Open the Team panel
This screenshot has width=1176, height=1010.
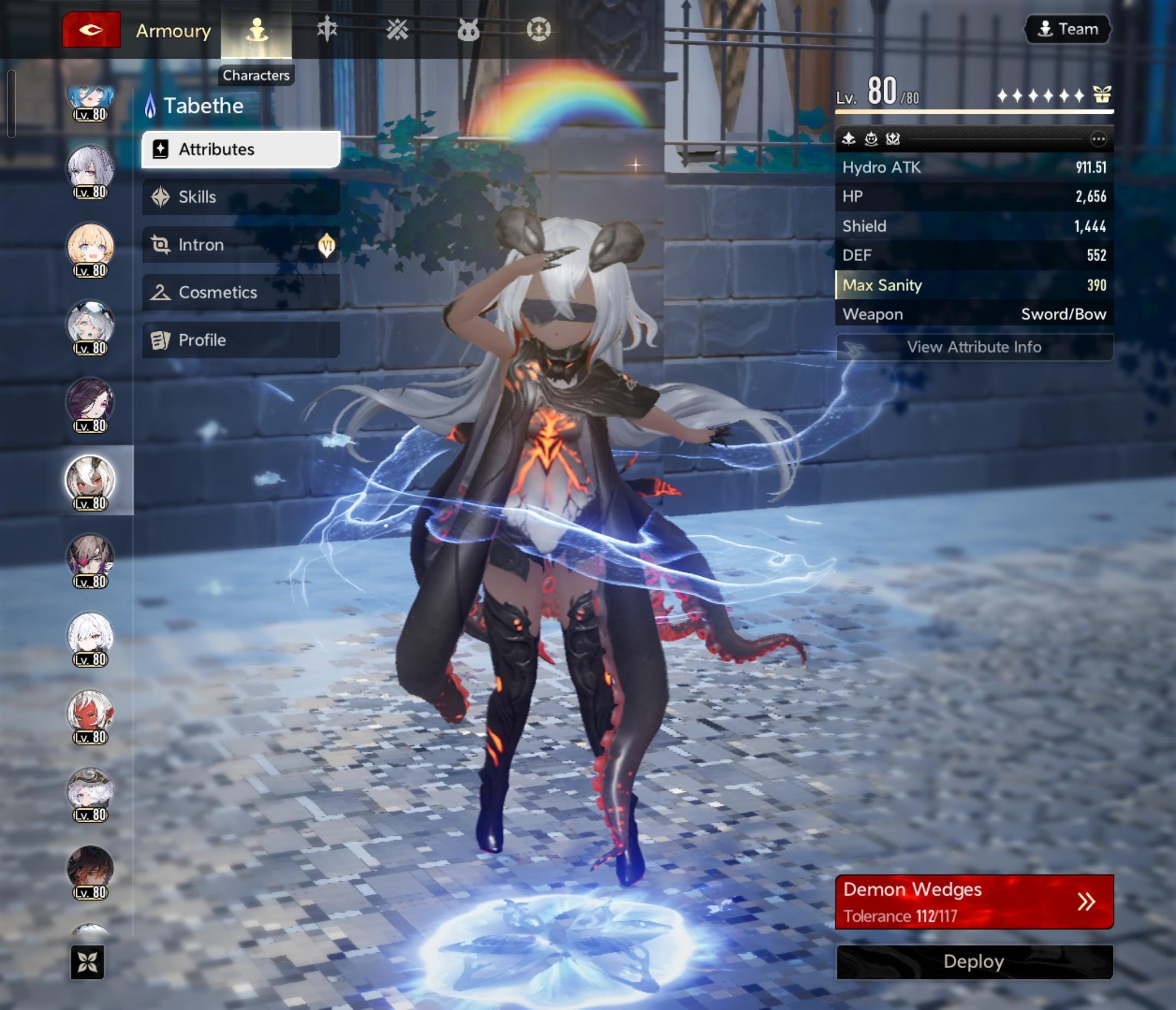(x=1068, y=29)
